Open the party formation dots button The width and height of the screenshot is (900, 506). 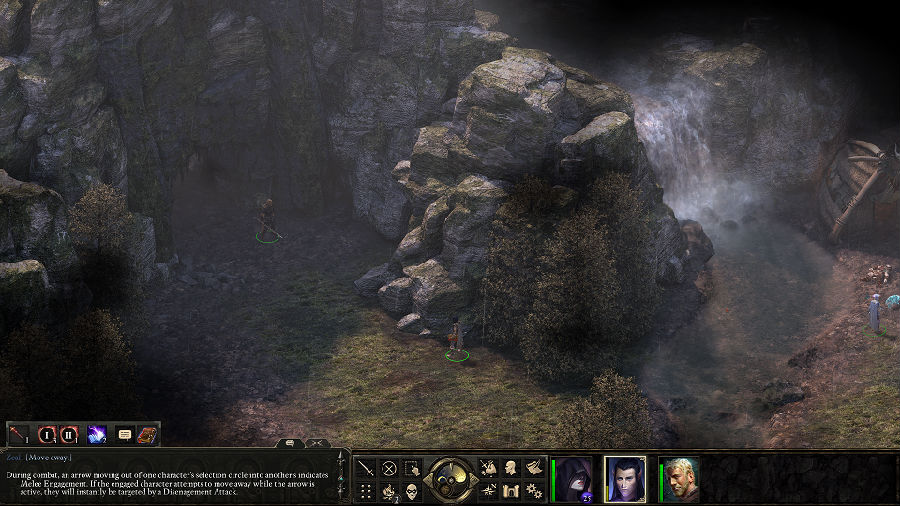pyautogui.click(x=367, y=491)
